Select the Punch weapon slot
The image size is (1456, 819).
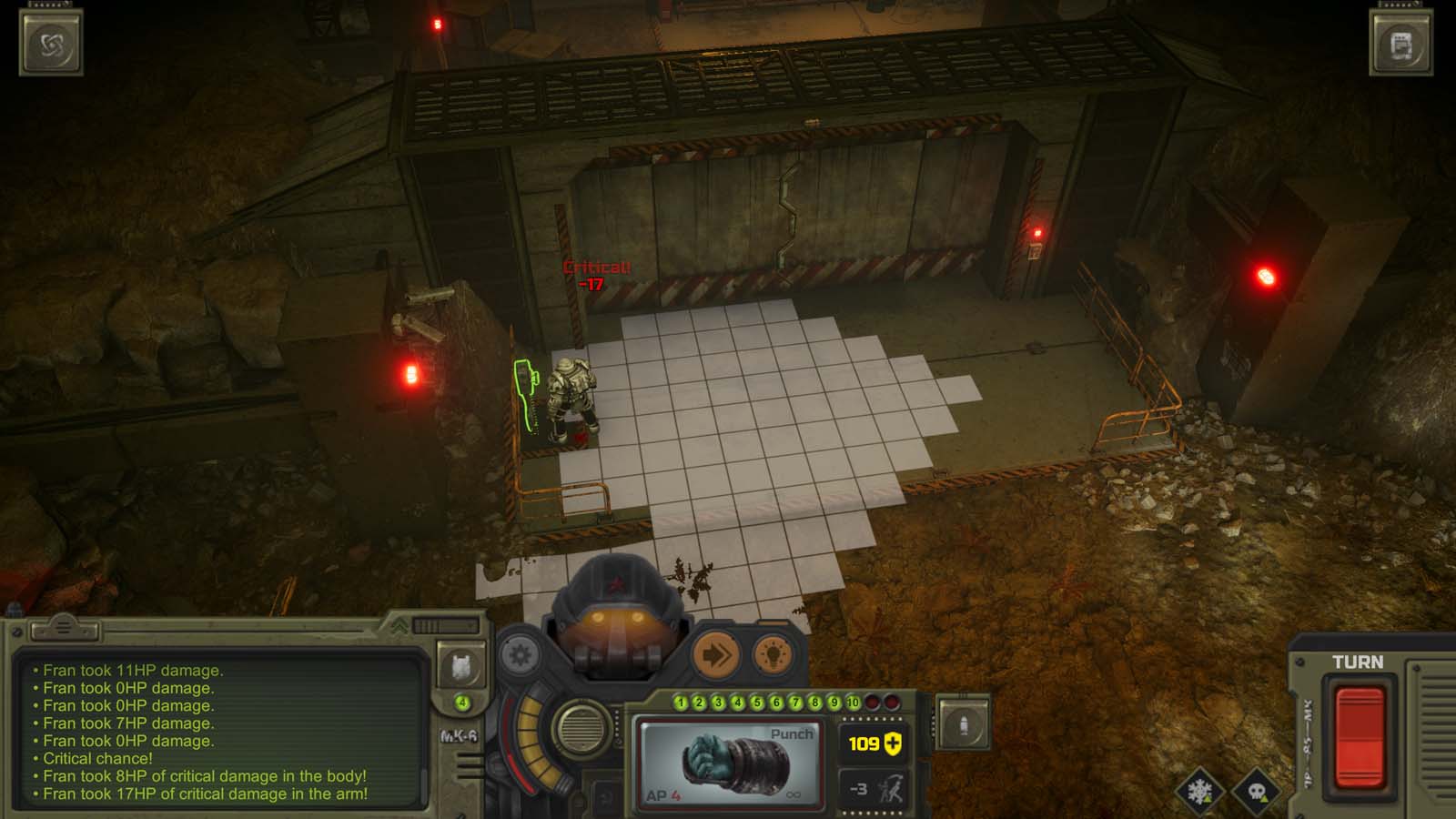[730, 763]
